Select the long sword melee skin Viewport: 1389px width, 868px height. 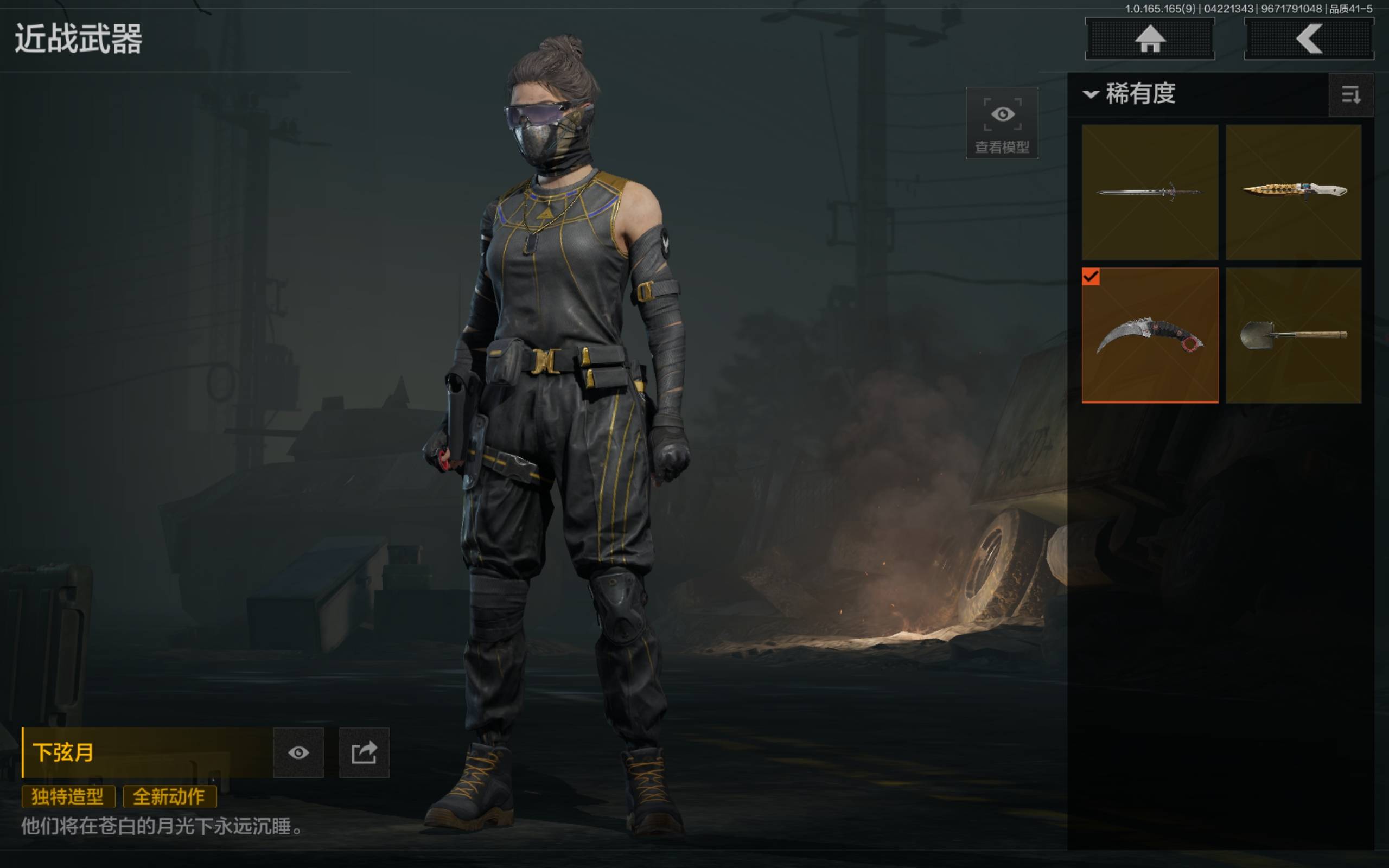click(1150, 192)
